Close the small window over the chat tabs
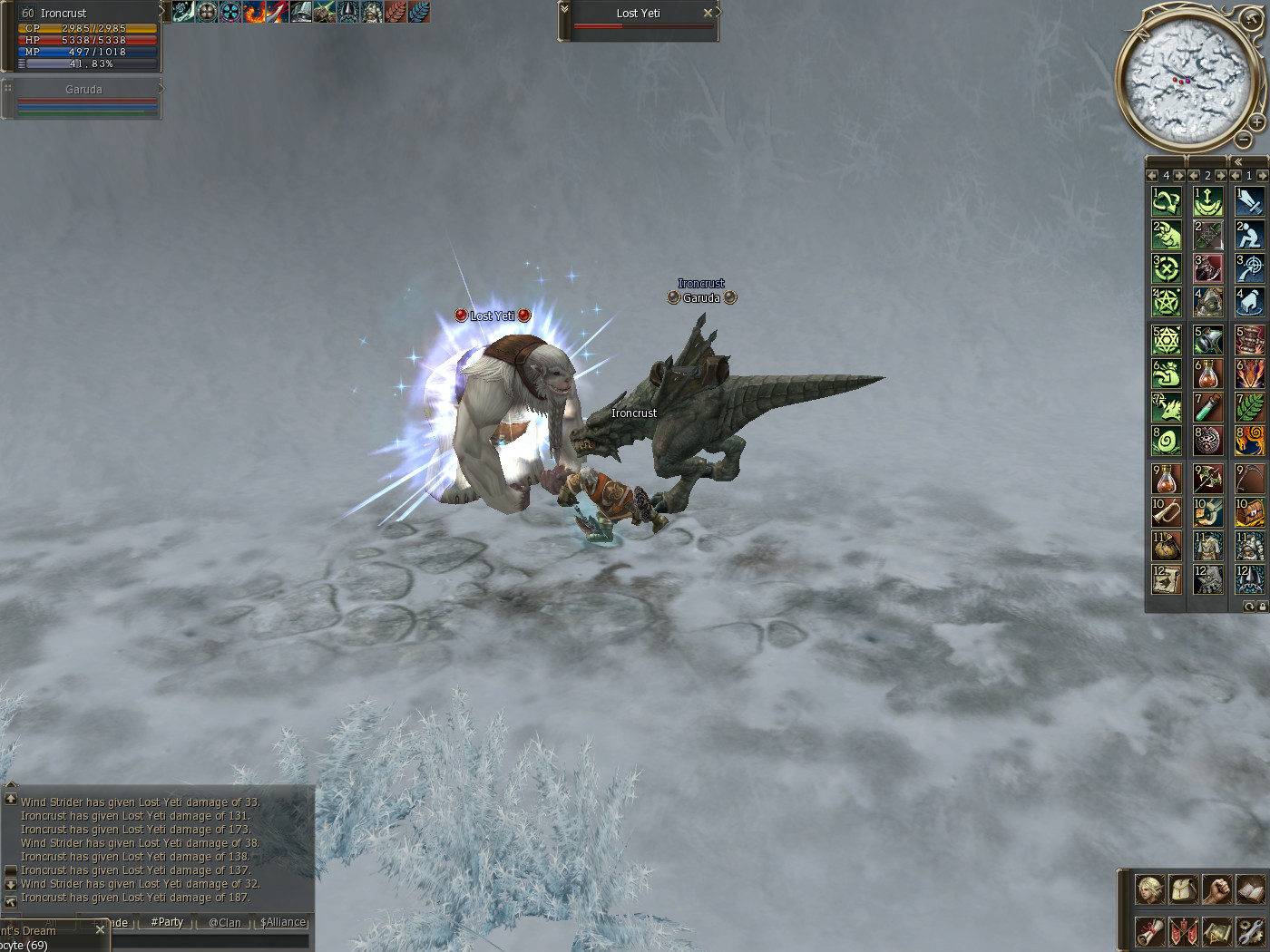Viewport: 1270px width, 952px height. [100, 929]
